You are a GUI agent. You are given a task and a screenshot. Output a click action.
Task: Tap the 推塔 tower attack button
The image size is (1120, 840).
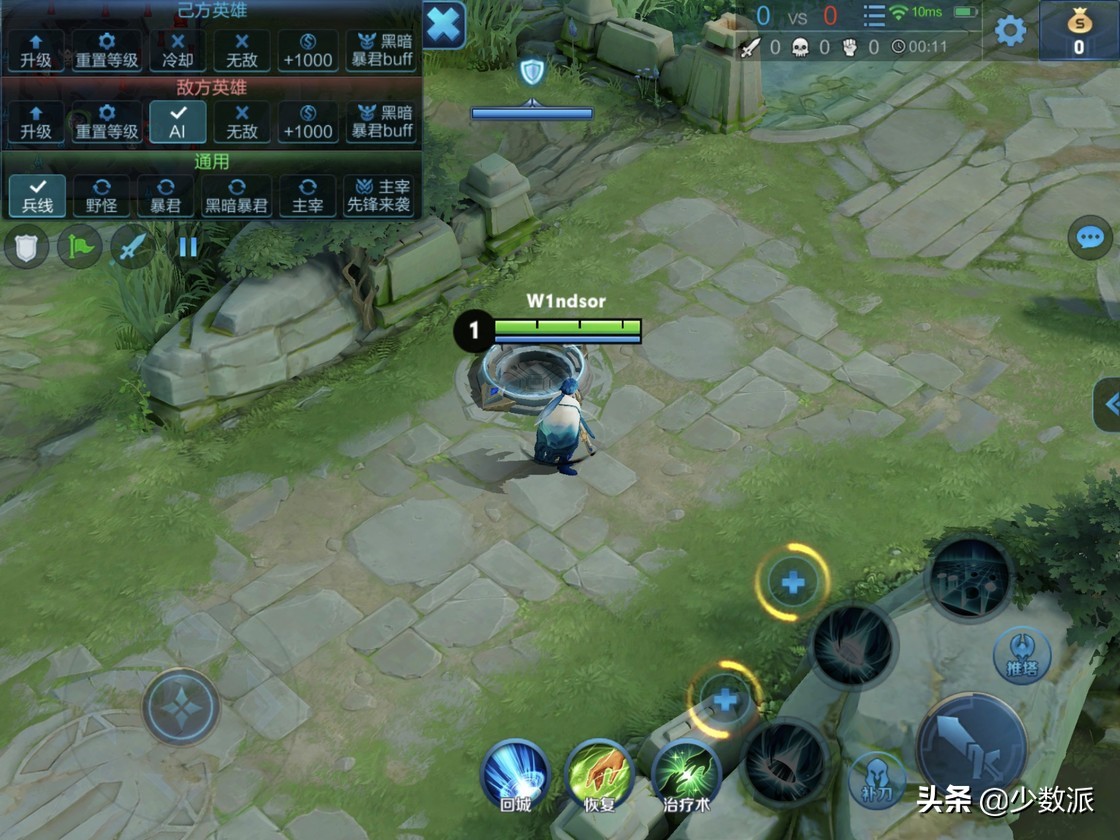(x=1022, y=655)
